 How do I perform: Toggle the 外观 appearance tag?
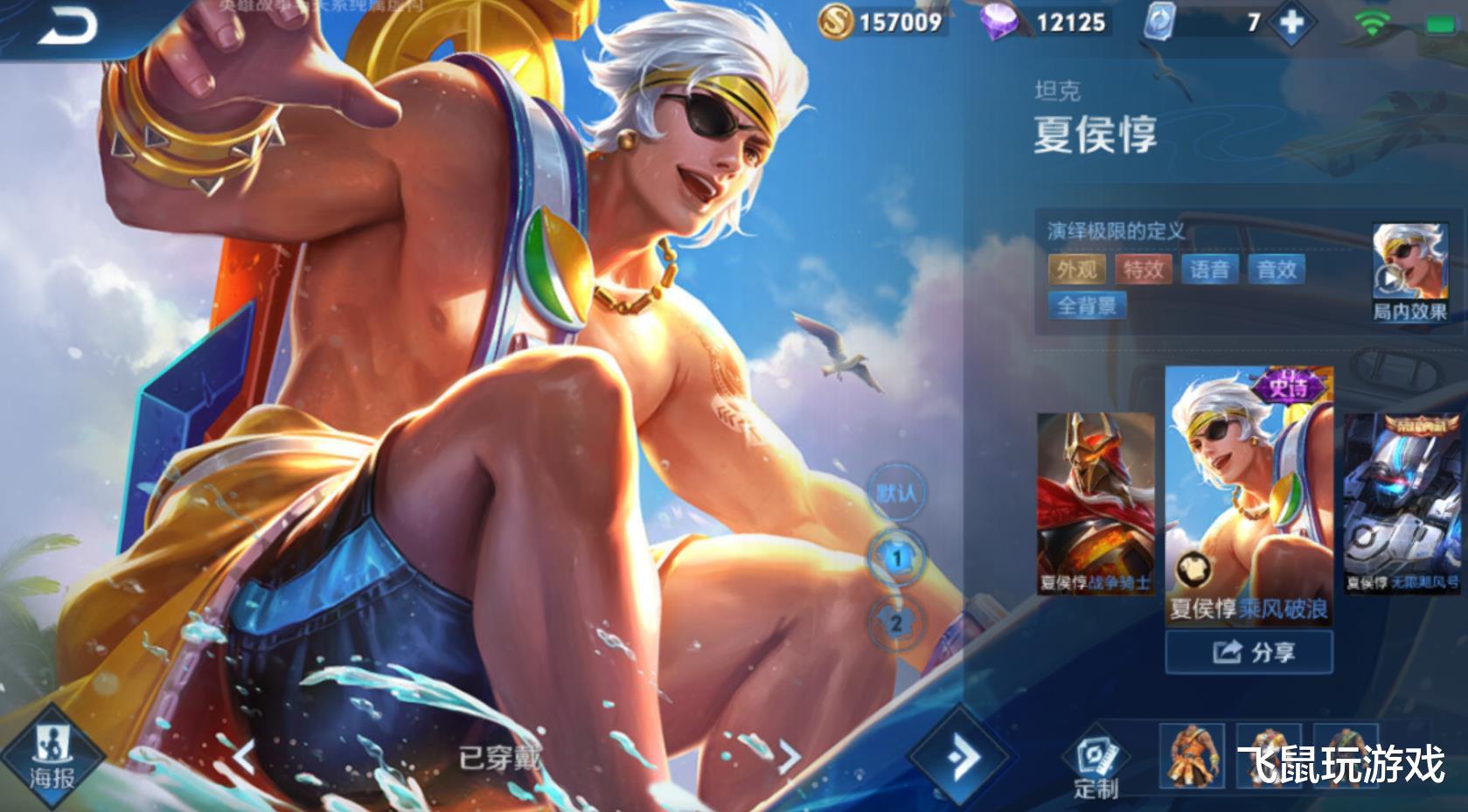[1076, 270]
